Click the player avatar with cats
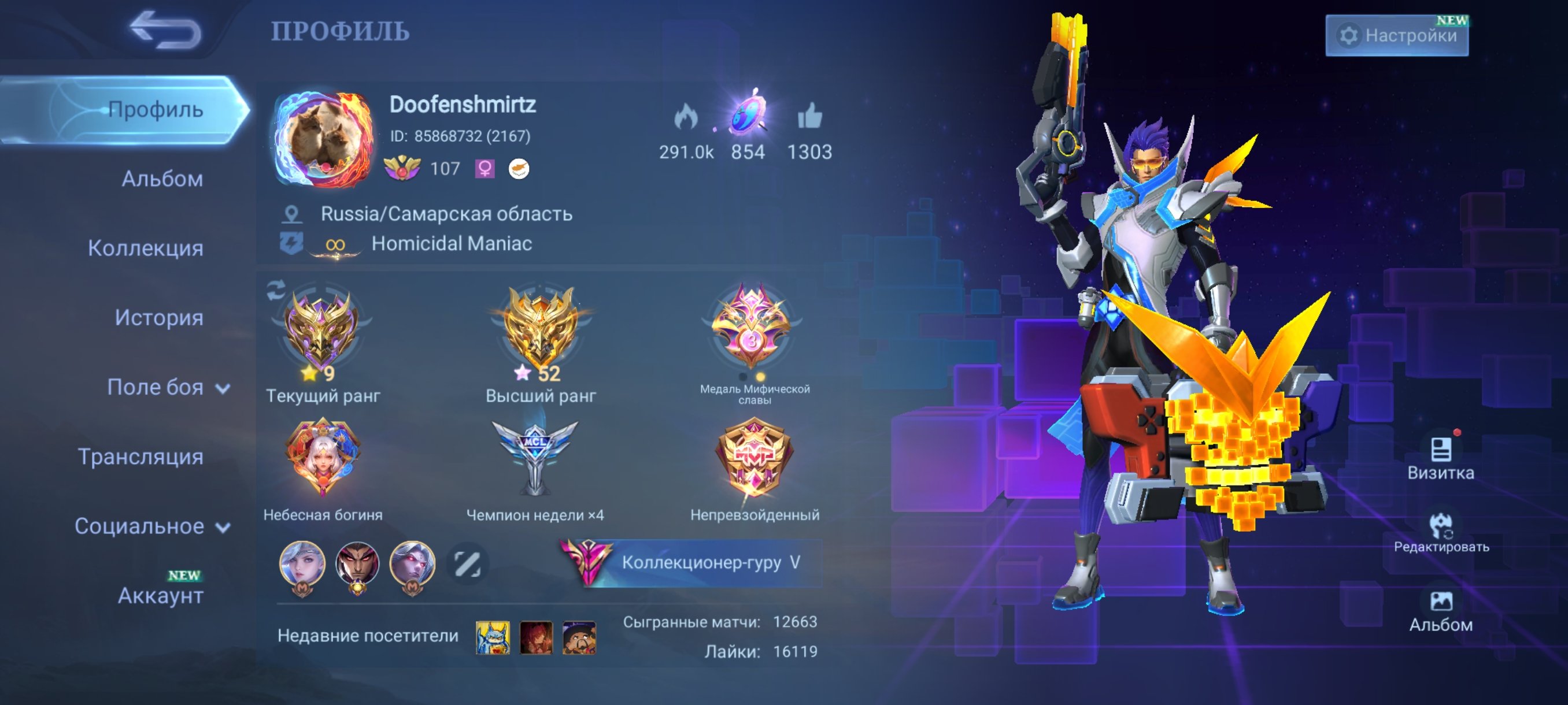Screen dimensions: 1568x705 [323, 139]
